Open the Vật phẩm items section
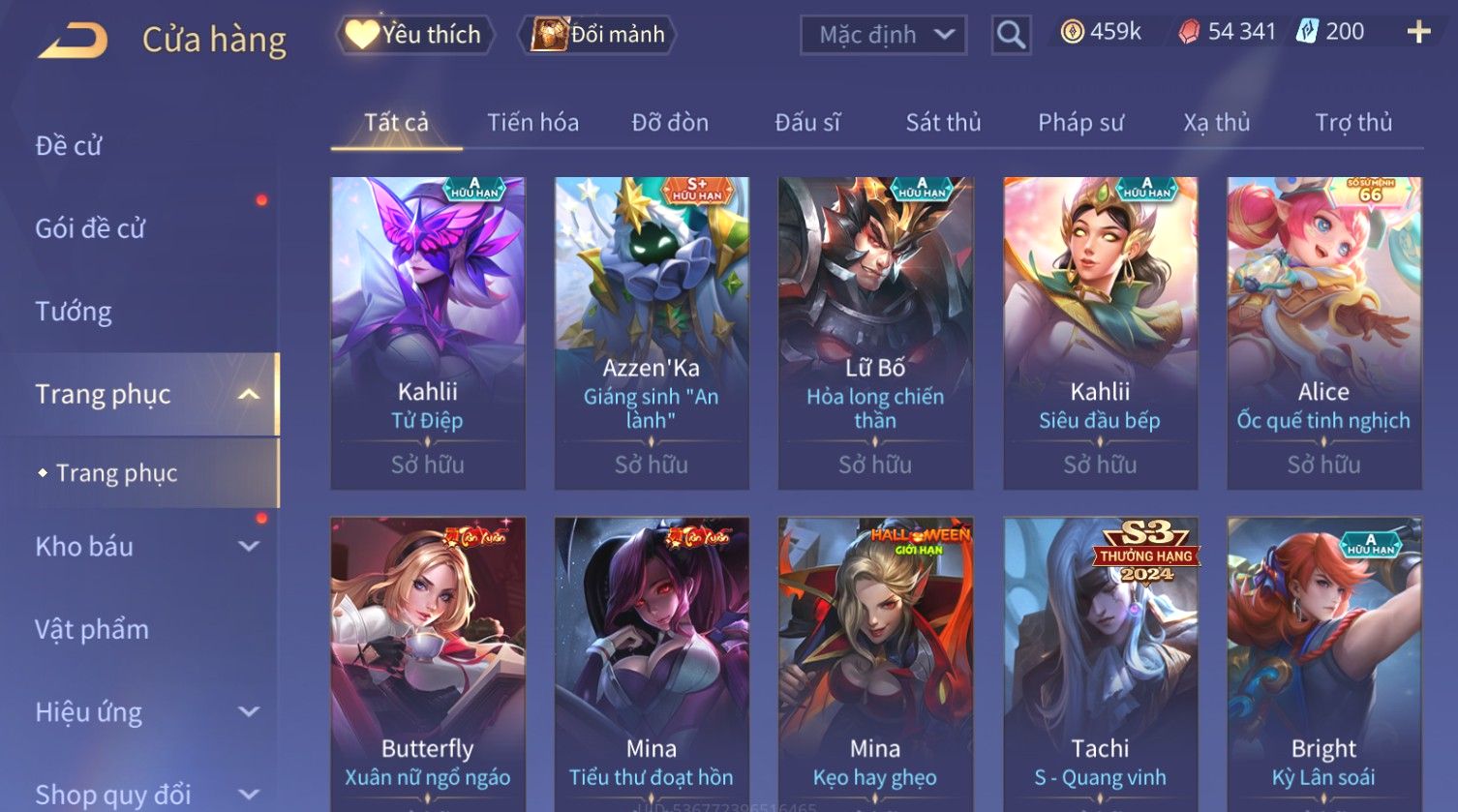Image resolution: width=1458 pixels, height=812 pixels. click(92, 629)
